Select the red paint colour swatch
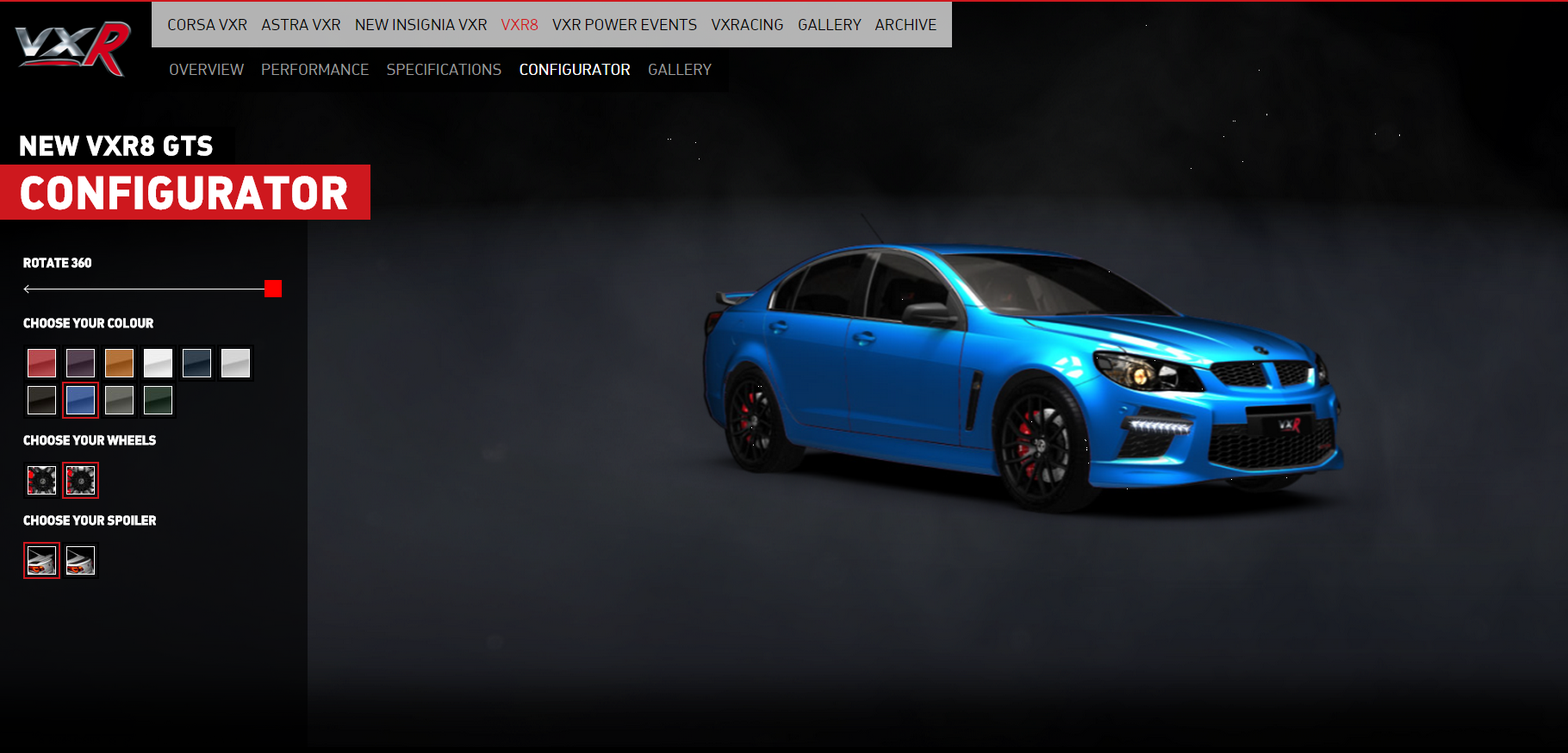 (41, 363)
